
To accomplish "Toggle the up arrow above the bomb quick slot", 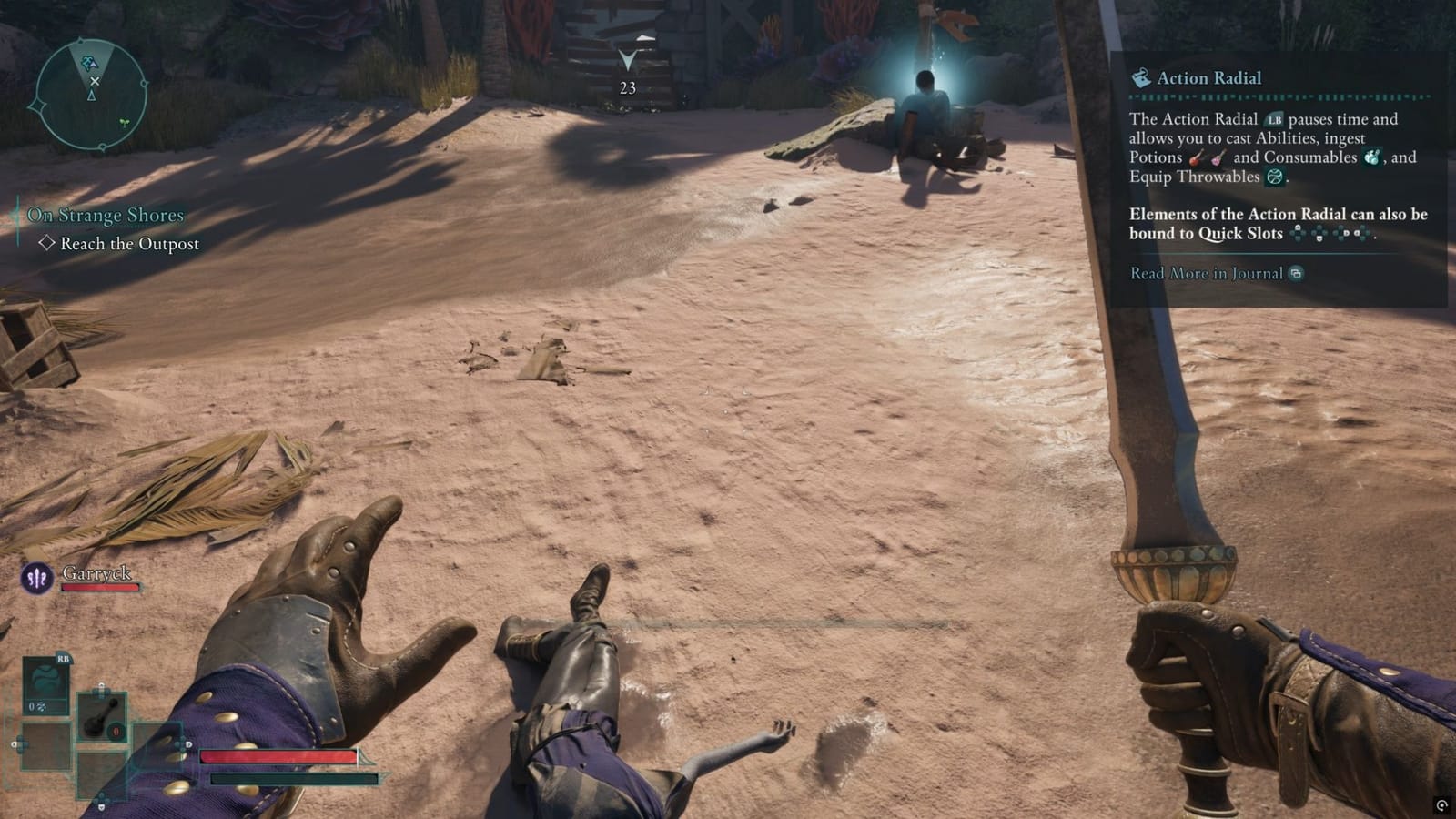I will [101, 684].
